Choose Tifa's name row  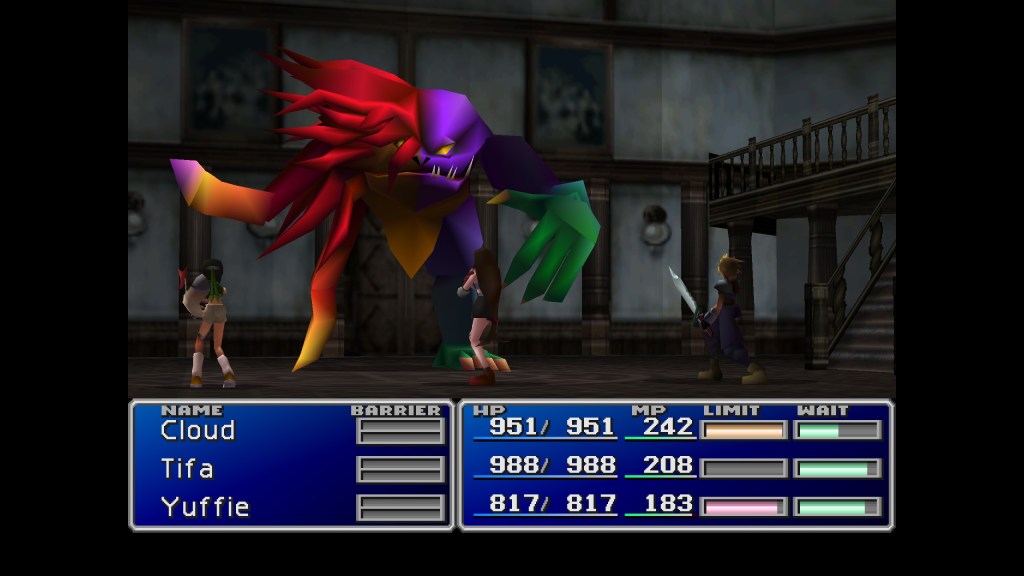click(187, 469)
